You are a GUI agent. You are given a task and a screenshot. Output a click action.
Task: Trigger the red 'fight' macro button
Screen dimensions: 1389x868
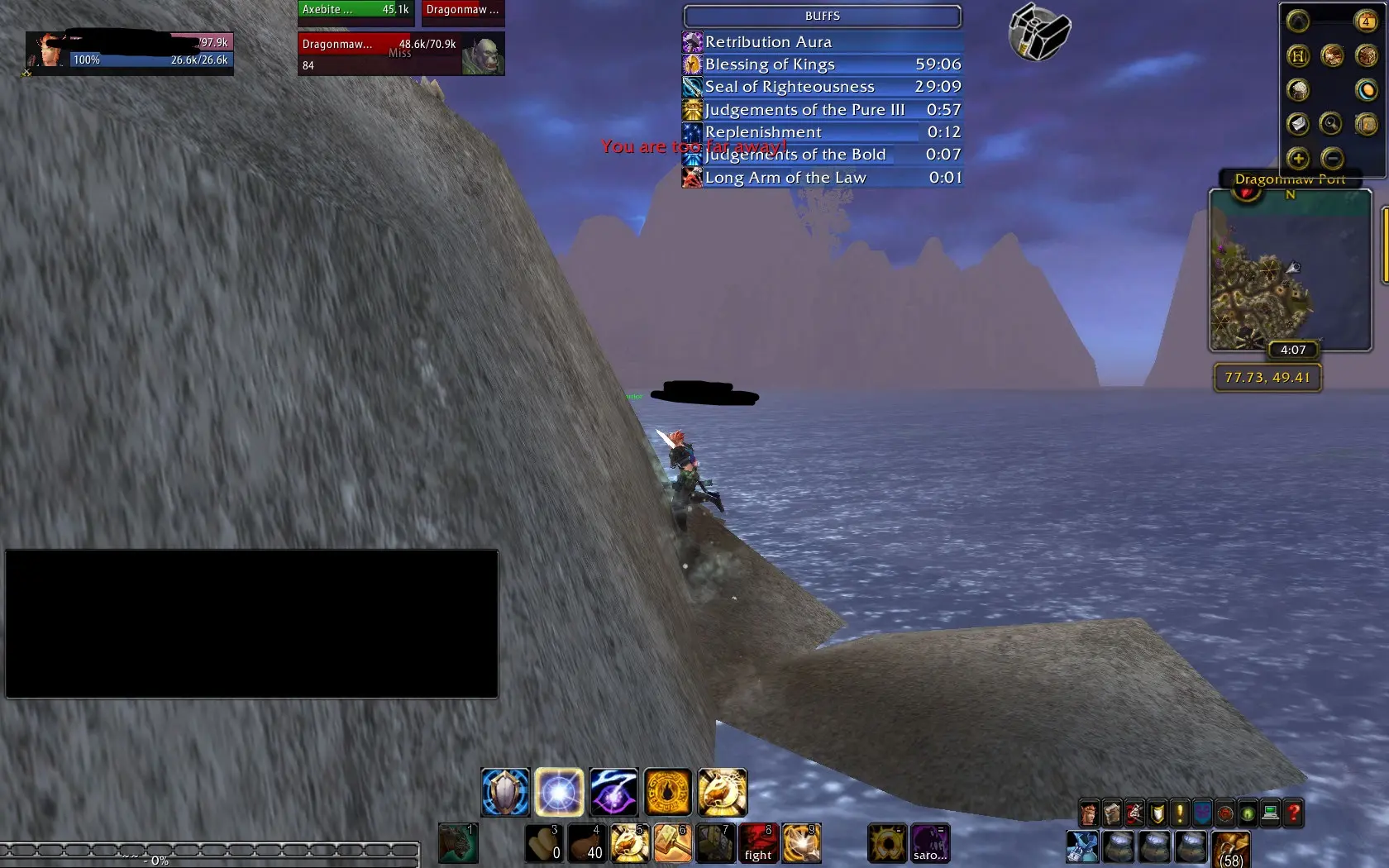tap(758, 843)
